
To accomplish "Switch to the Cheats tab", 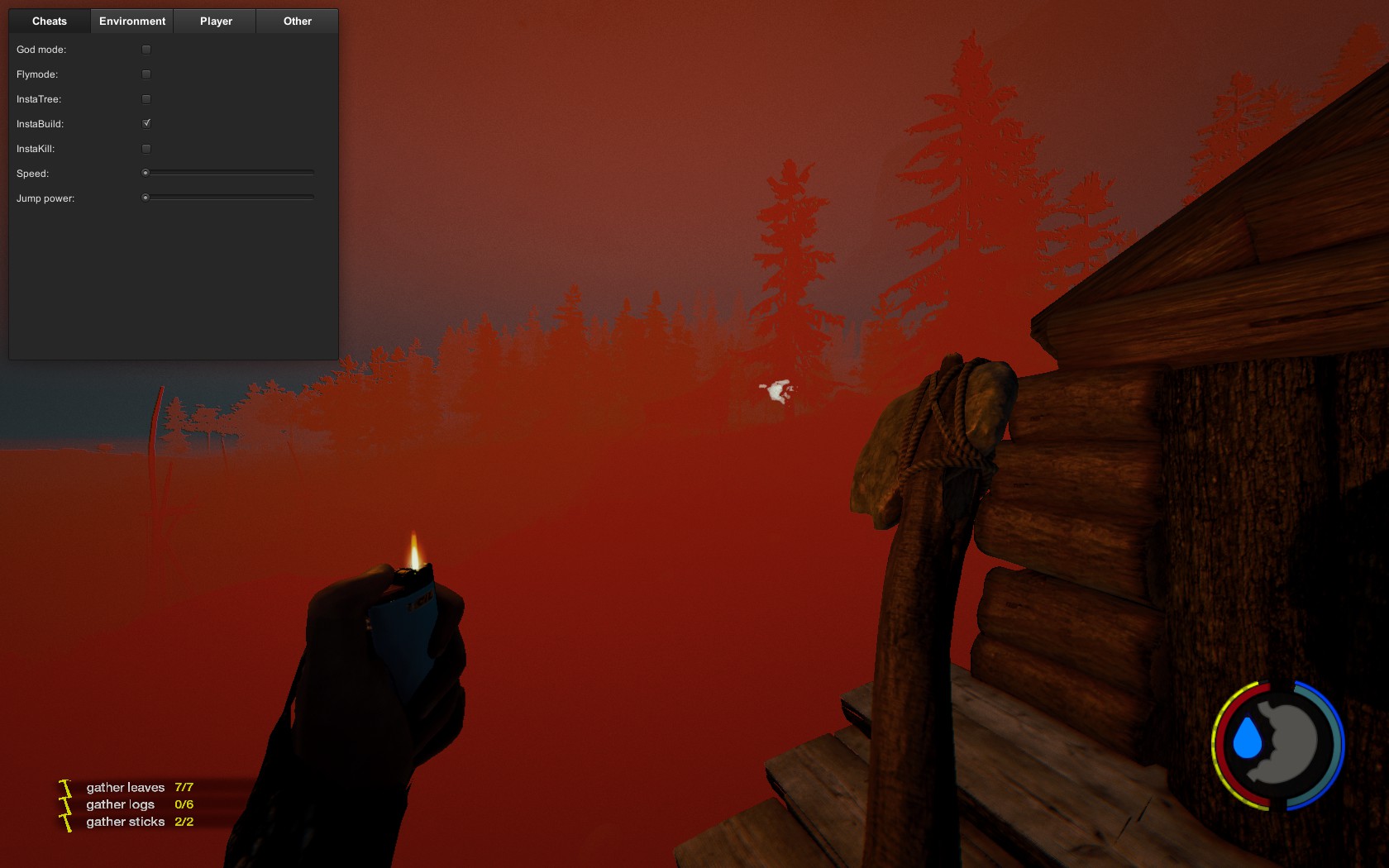I will click(50, 21).
